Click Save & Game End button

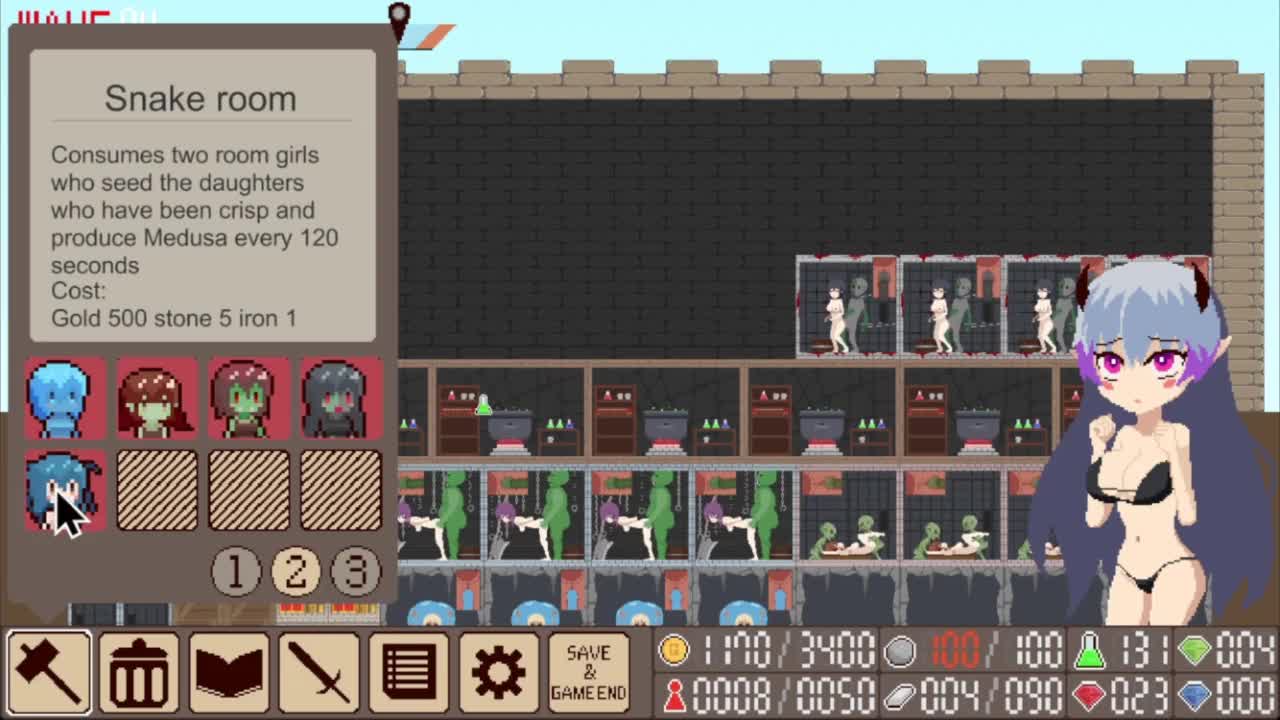(x=588, y=671)
